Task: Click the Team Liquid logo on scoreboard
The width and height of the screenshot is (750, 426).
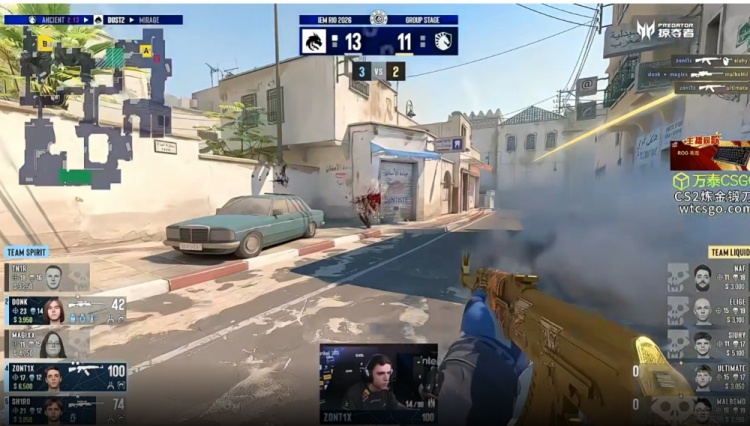Action: tap(444, 41)
